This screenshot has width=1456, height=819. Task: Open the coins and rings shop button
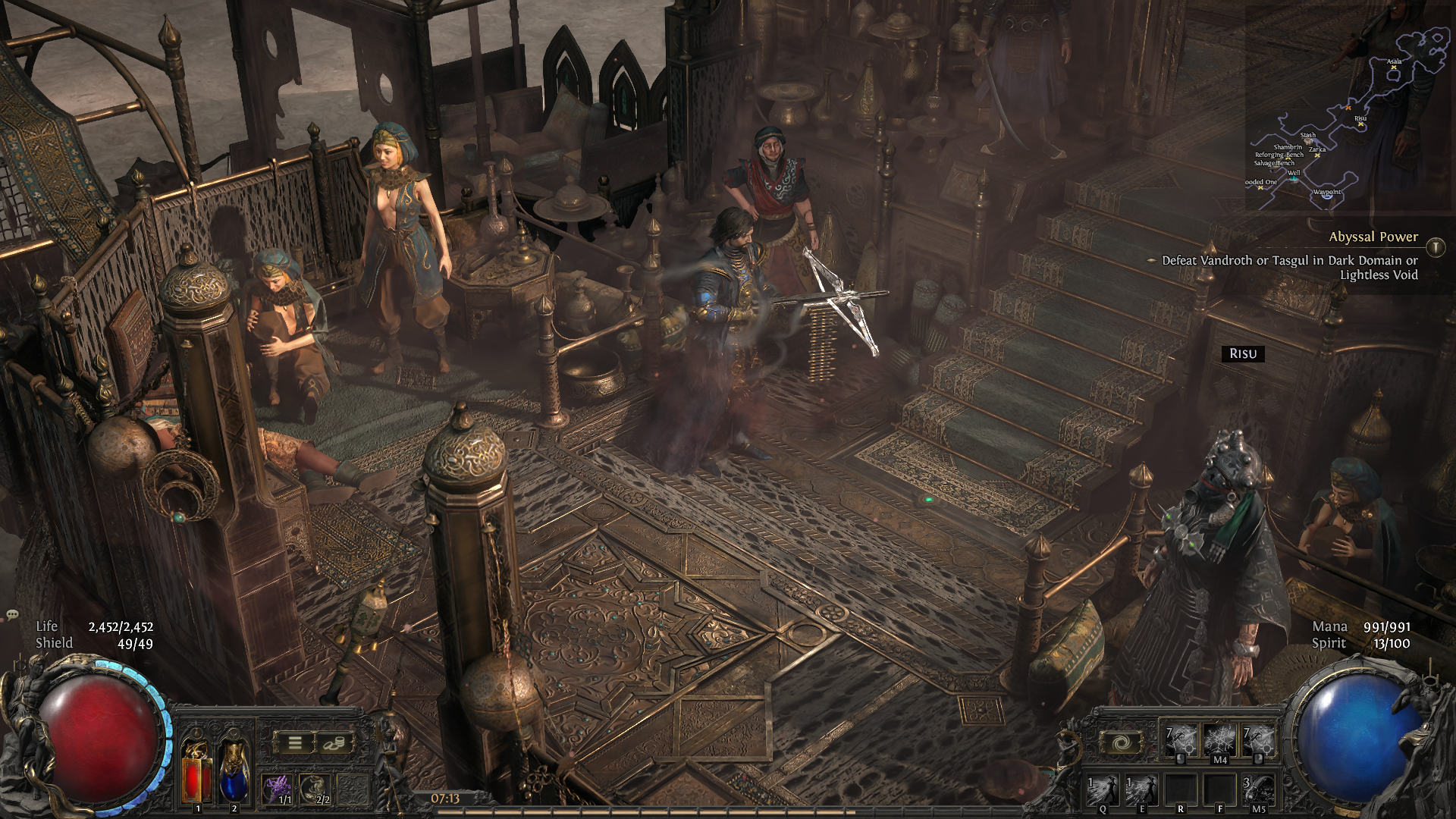tap(332, 742)
